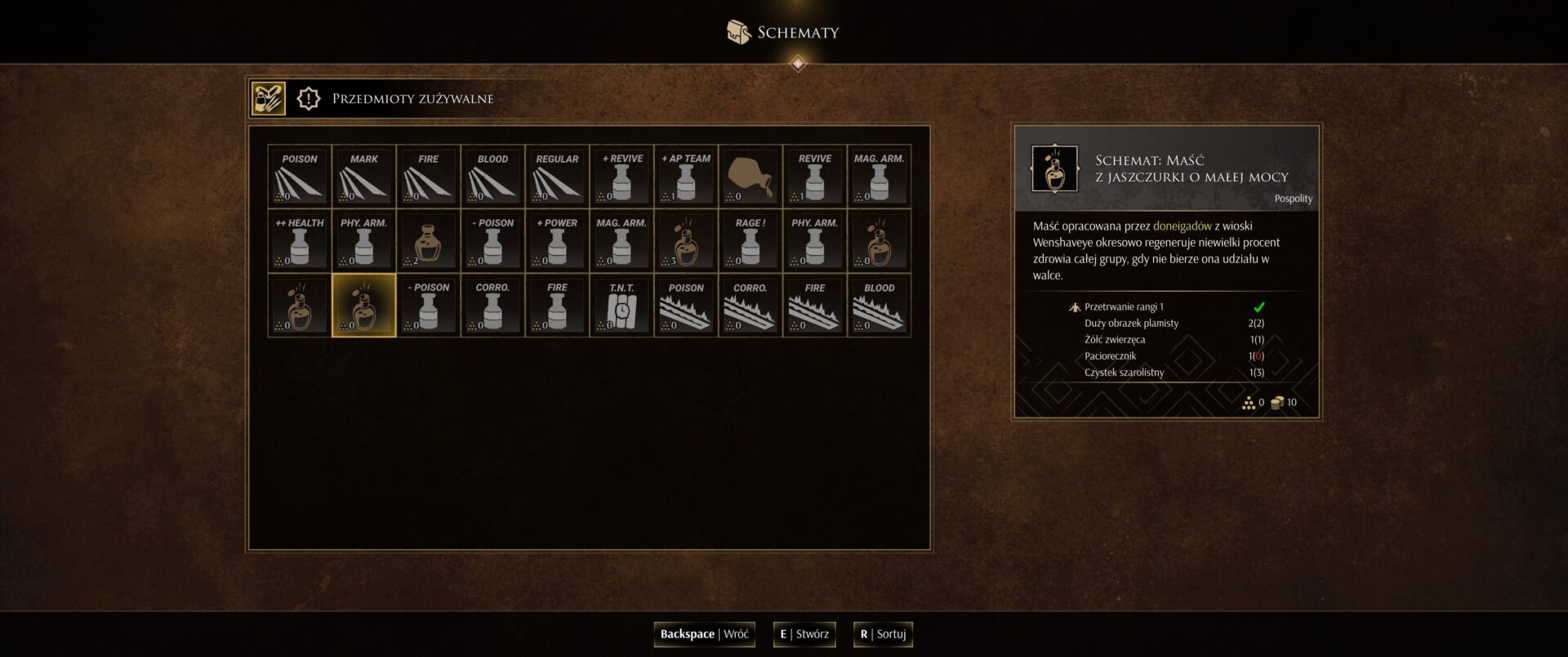This screenshot has height=657, width=1568.
Task: Select the POISON arrows schematic
Action: (x=300, y=177)
